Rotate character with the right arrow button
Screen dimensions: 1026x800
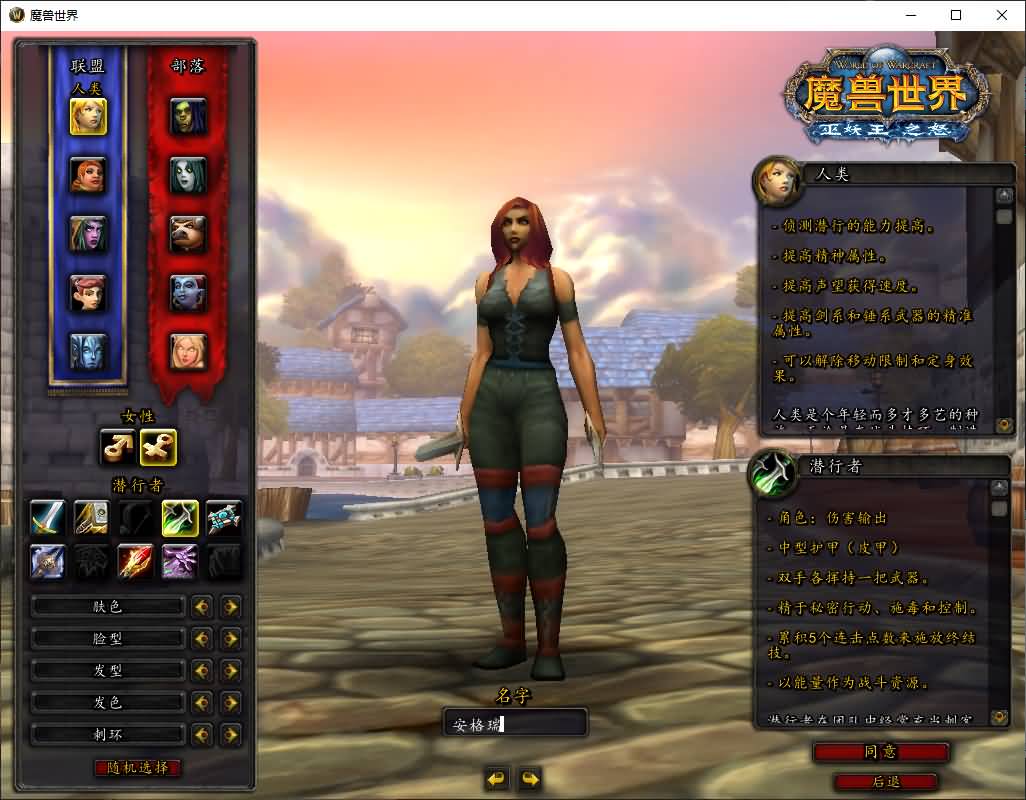tap(530, 778)
